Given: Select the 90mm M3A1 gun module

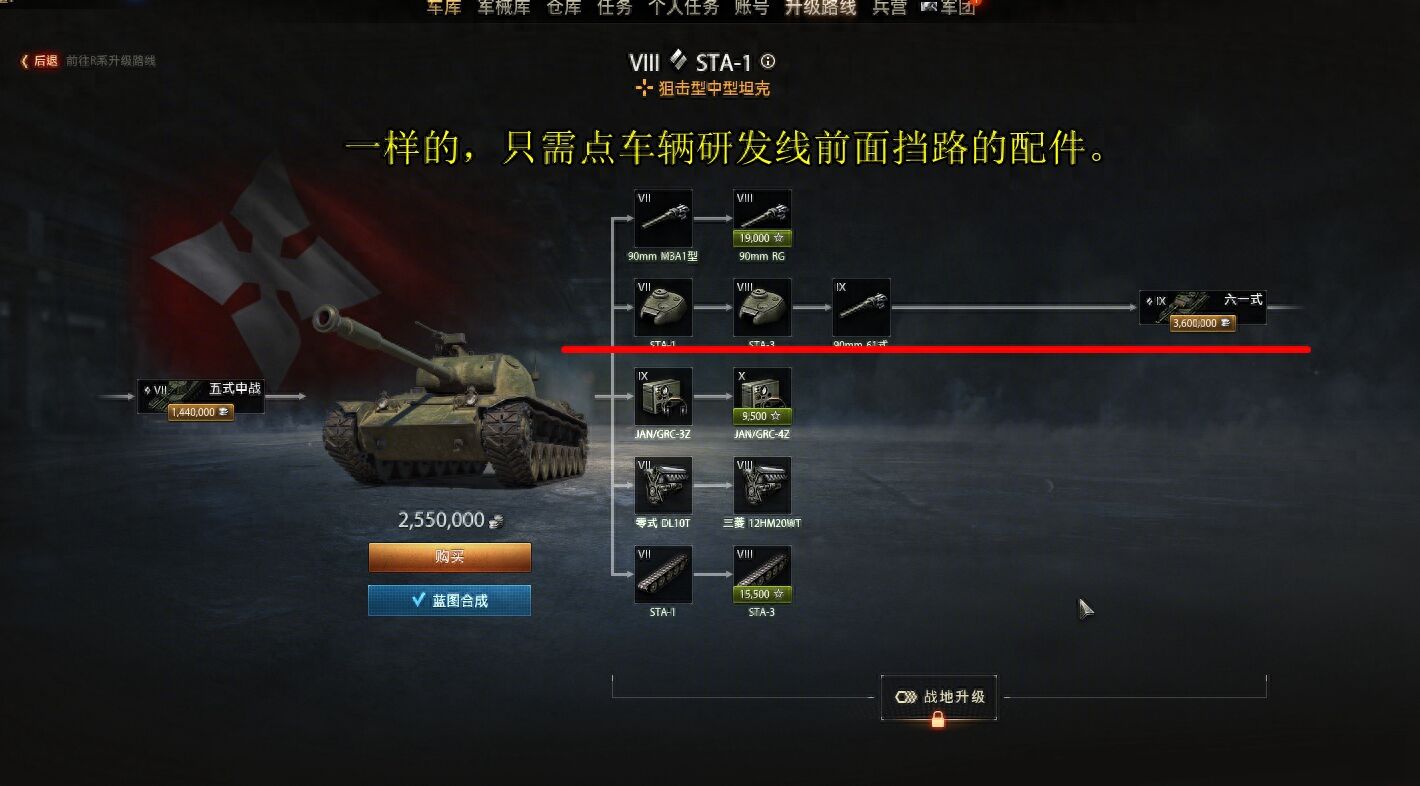Looking at the screenshot, I should 662,218.
